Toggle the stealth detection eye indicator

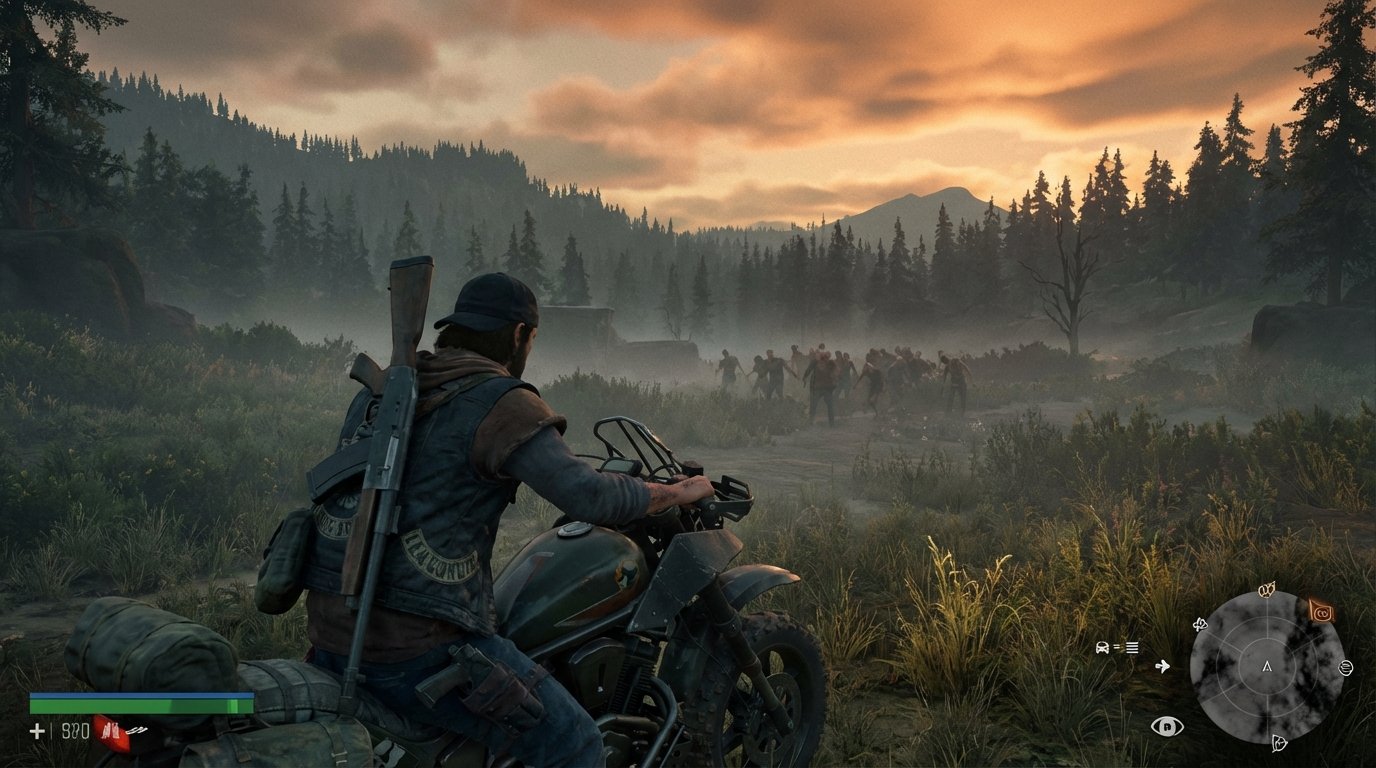1167,727
